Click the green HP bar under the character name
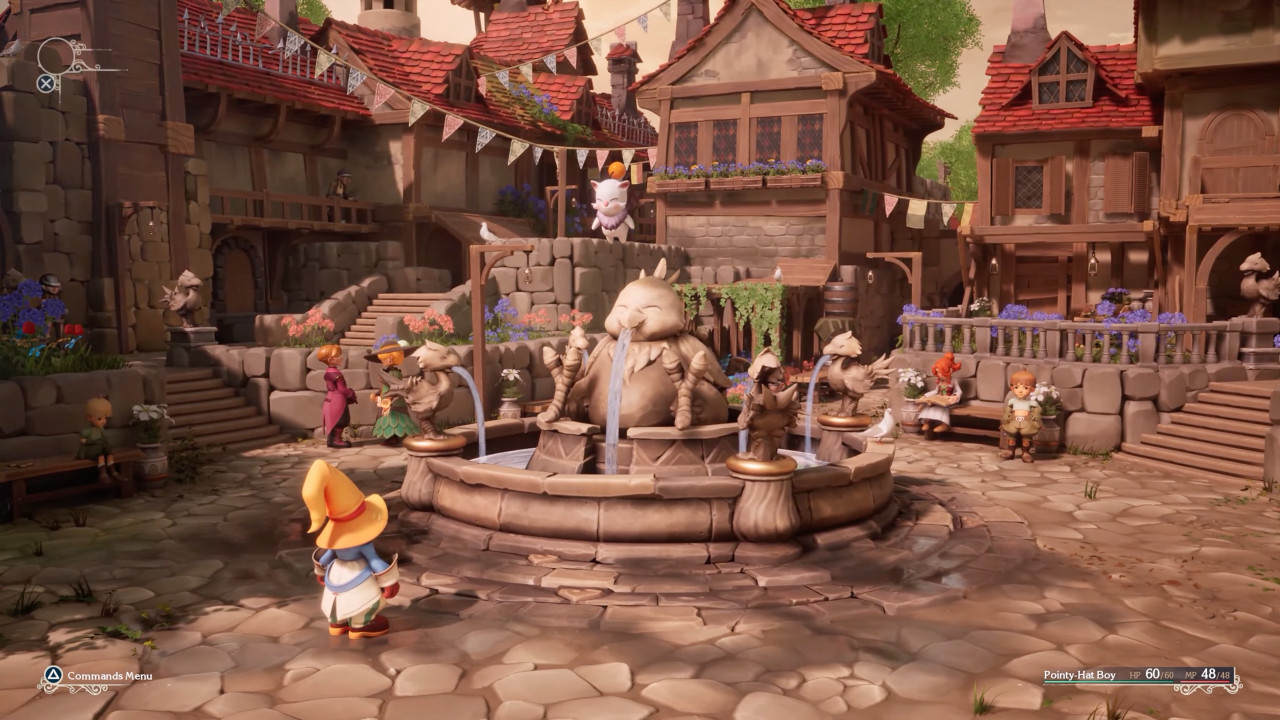1280x720 pixels. [1110, 682]
